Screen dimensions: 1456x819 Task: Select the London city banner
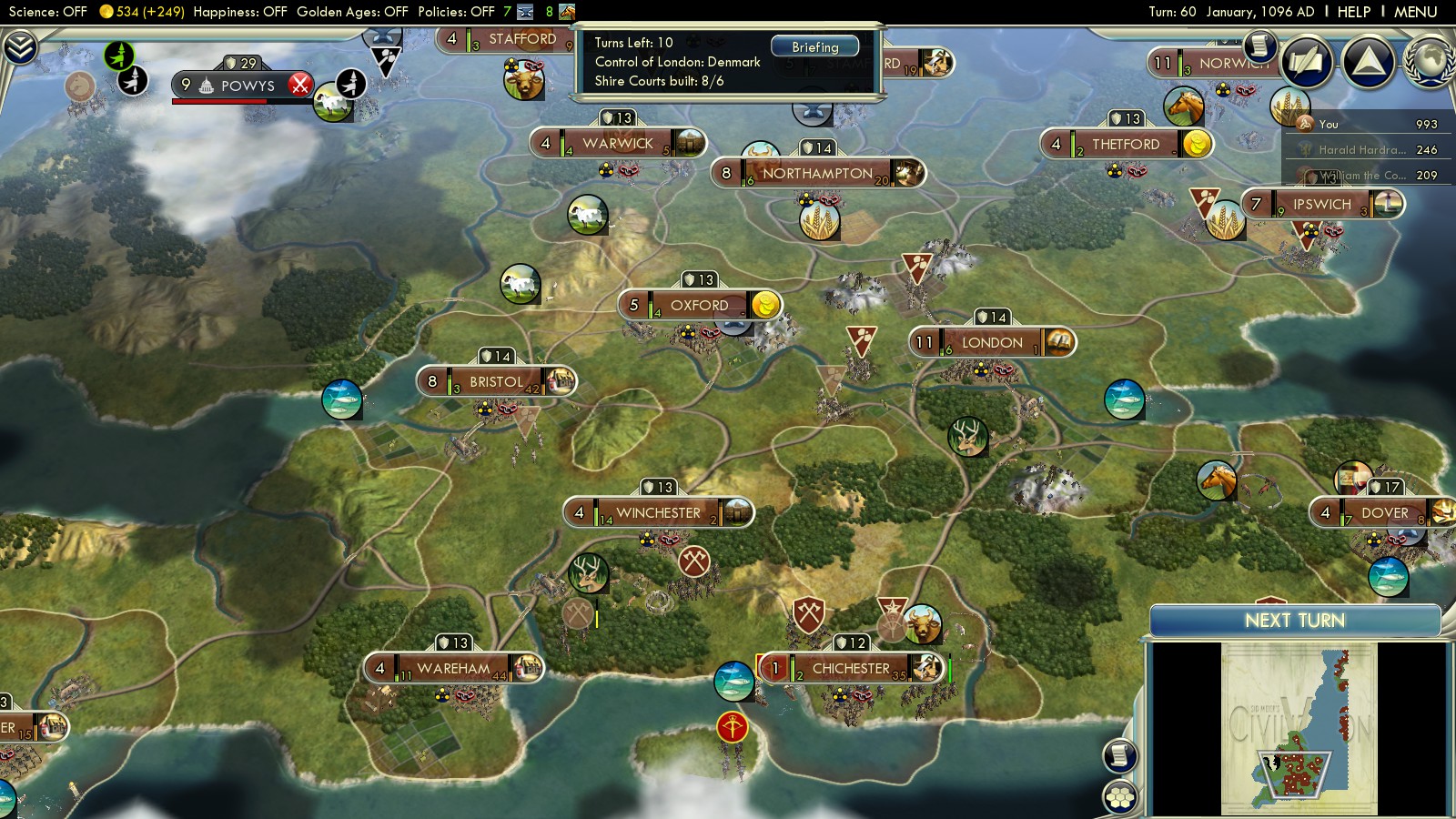click(x=992, y=343)
